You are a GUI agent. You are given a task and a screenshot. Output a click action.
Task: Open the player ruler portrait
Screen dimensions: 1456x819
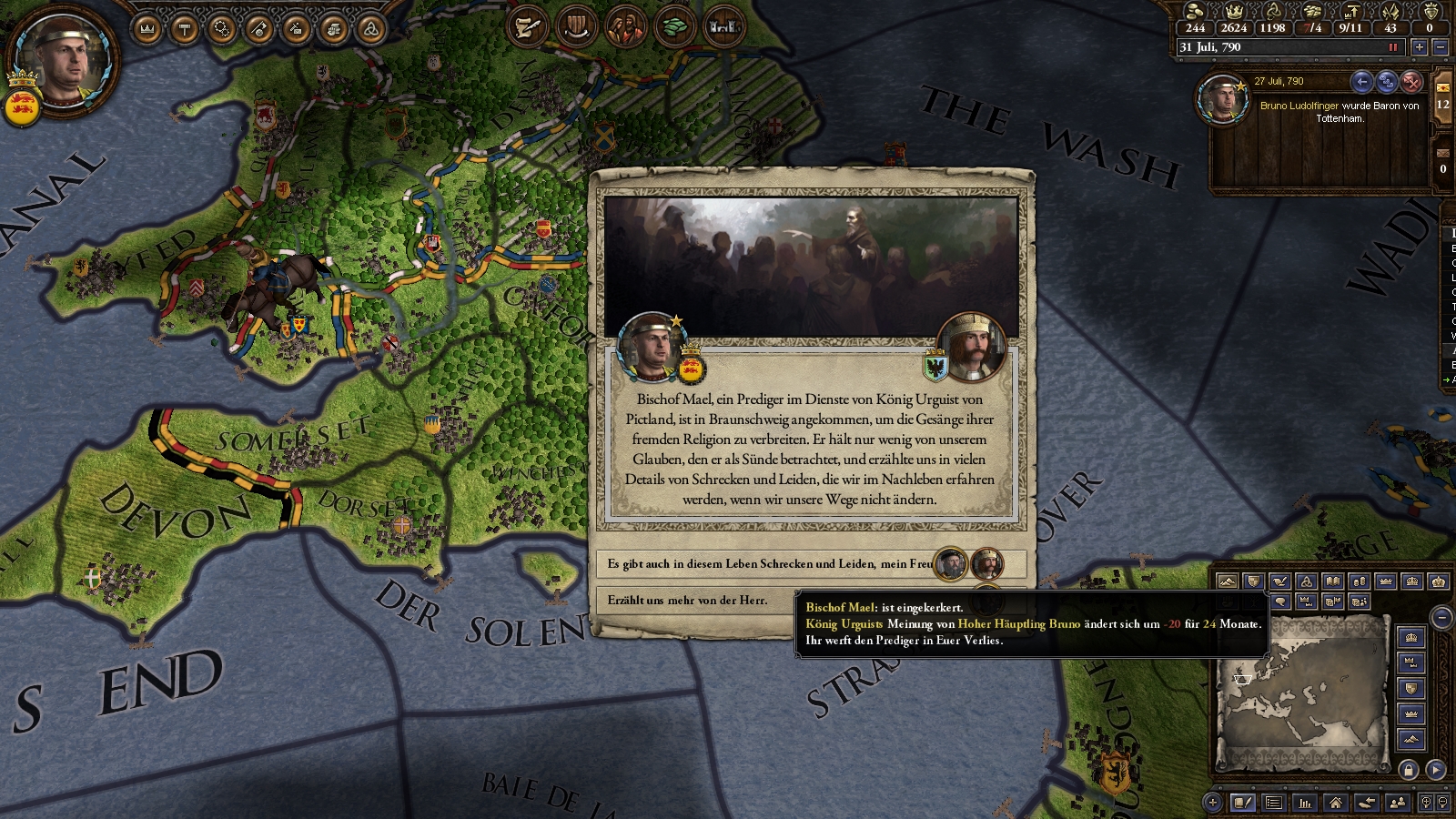pyautogui.click(x=62, y=62)
